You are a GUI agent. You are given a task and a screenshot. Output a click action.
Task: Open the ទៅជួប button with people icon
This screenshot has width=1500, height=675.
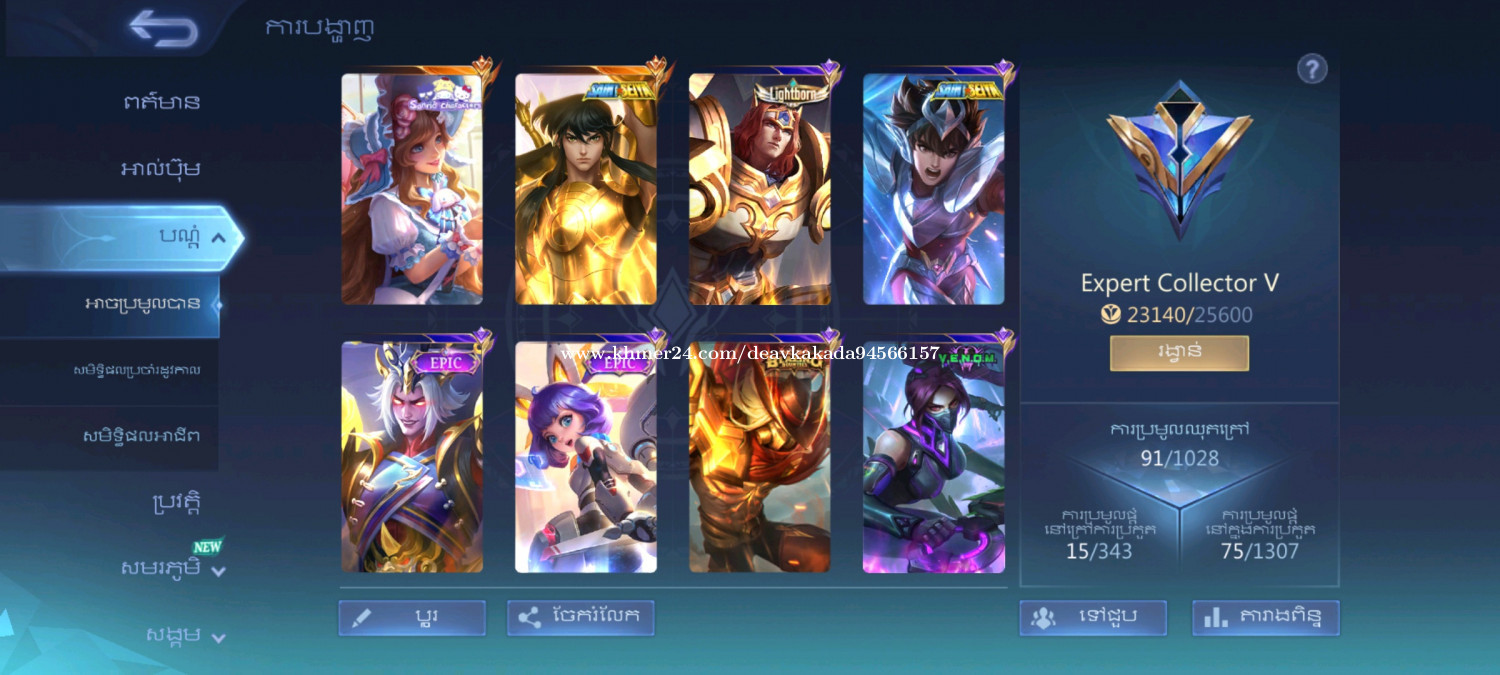1093,618
